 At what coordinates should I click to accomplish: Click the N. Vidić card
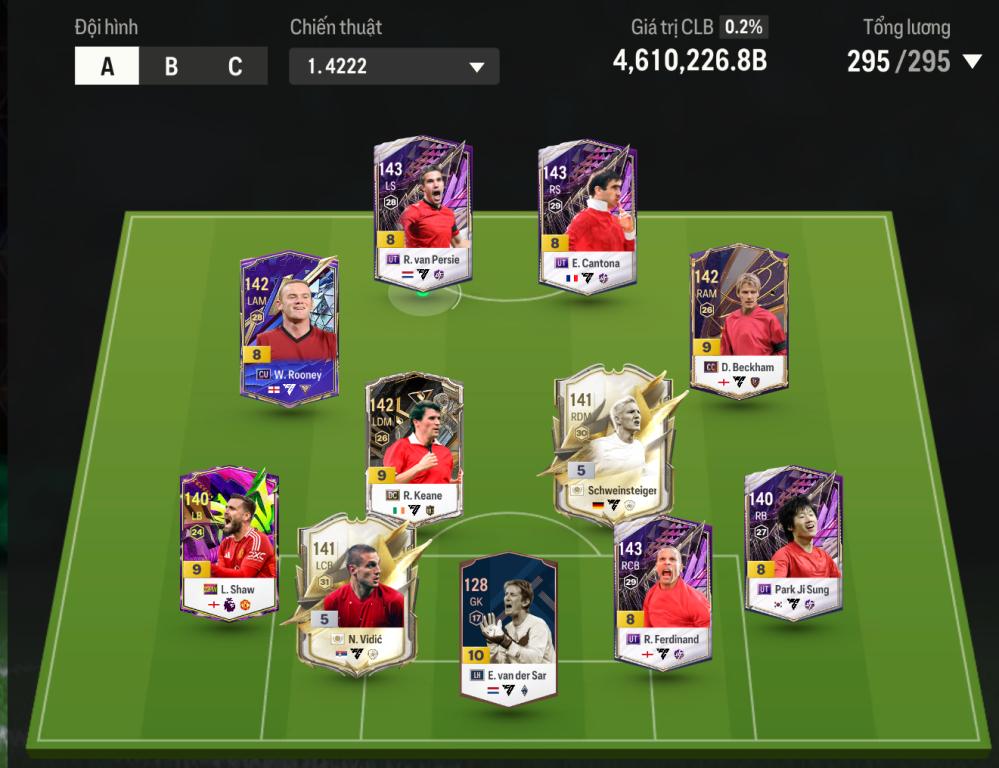pyautogui.click(x=355, y=593)
